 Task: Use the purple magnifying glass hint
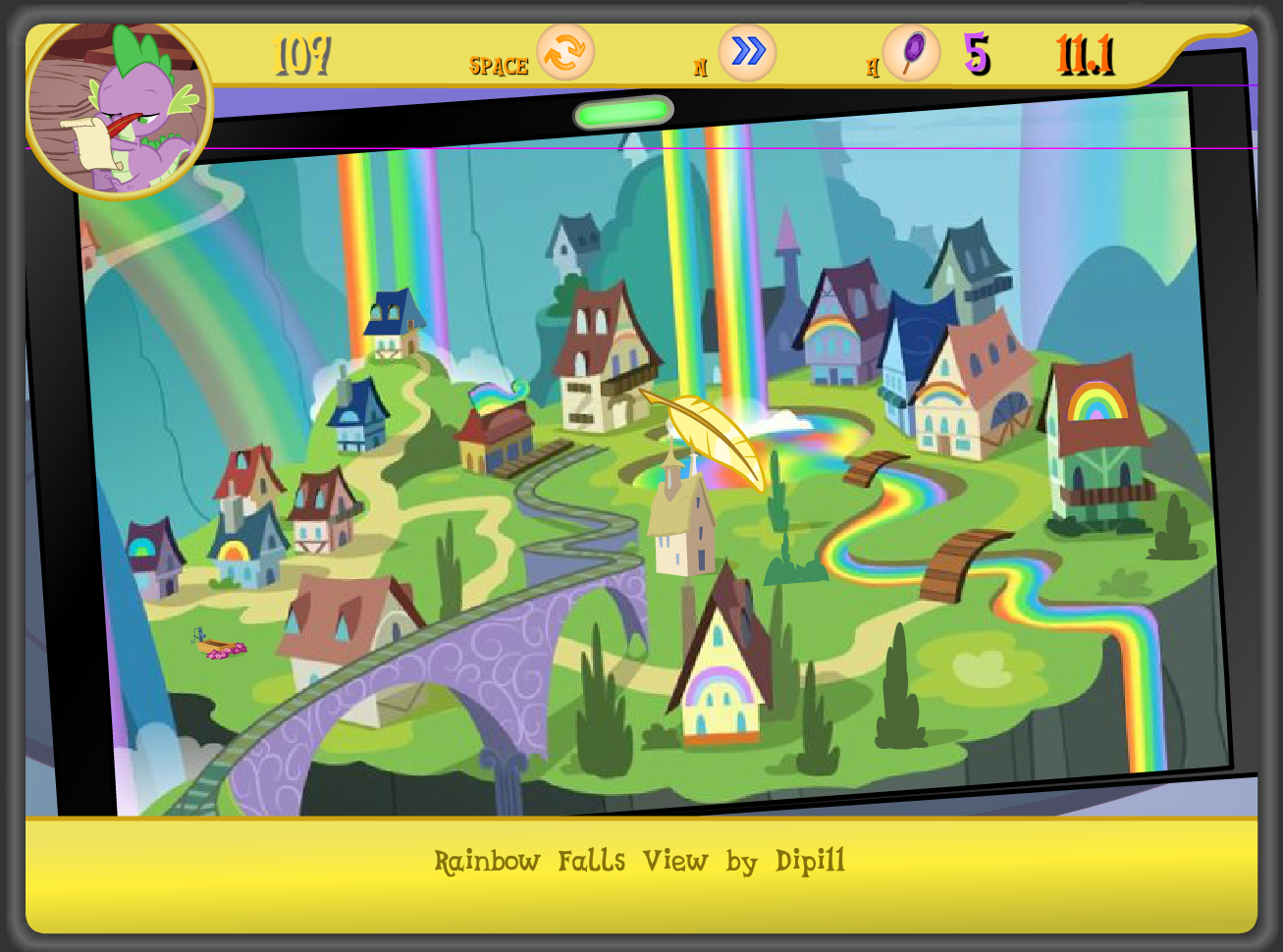(x=911, y=52)
